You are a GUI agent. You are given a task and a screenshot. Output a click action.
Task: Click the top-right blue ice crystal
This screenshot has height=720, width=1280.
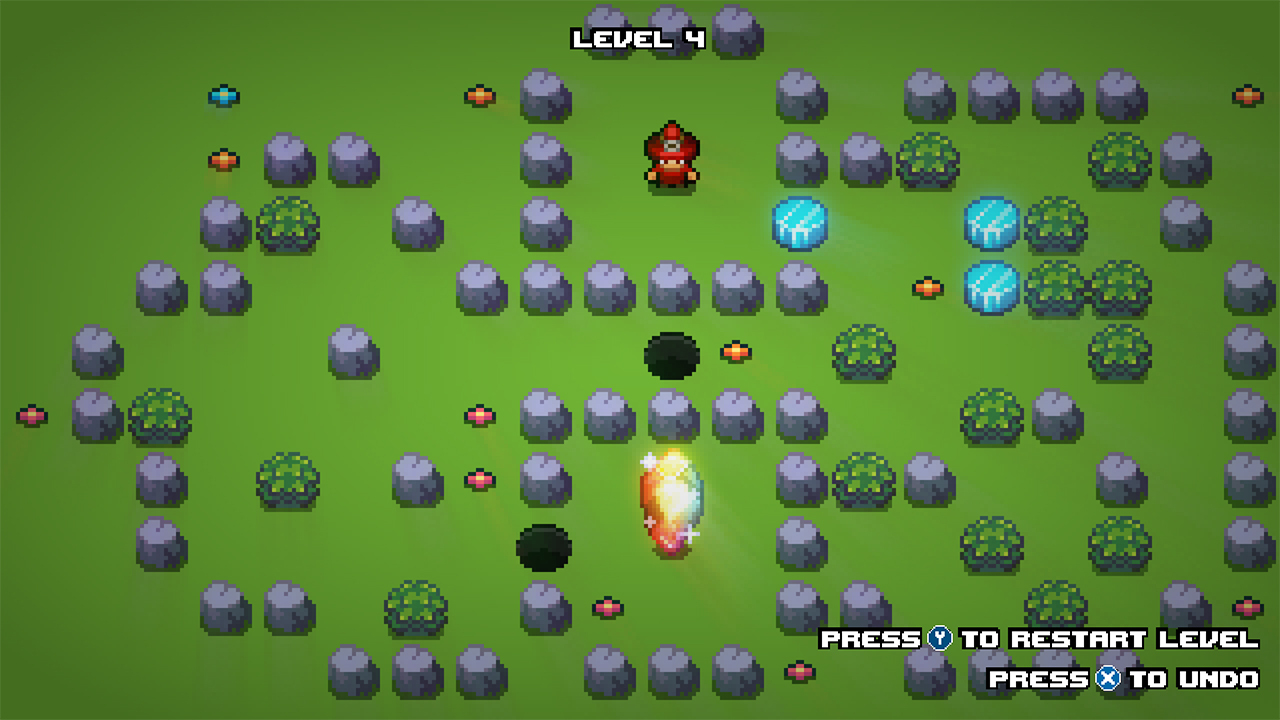click(x=990, y=222)
